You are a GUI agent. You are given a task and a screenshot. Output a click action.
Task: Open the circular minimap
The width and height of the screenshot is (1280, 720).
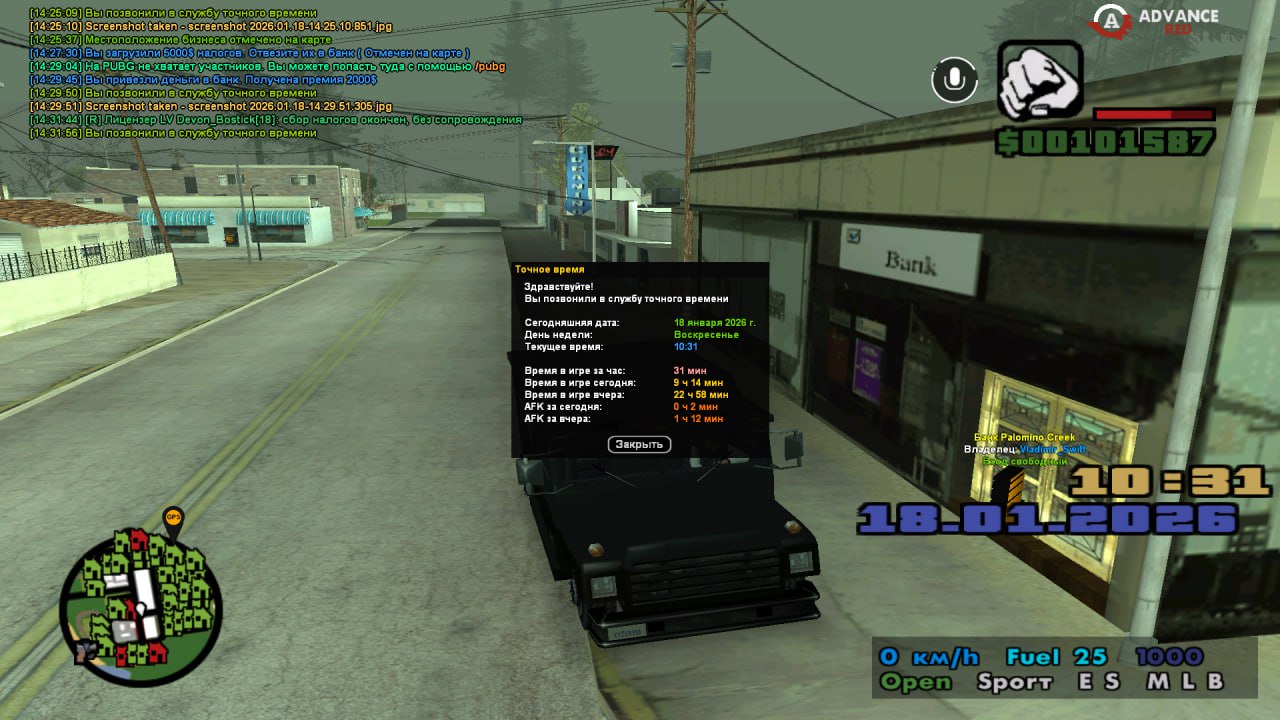click(140, 606)
